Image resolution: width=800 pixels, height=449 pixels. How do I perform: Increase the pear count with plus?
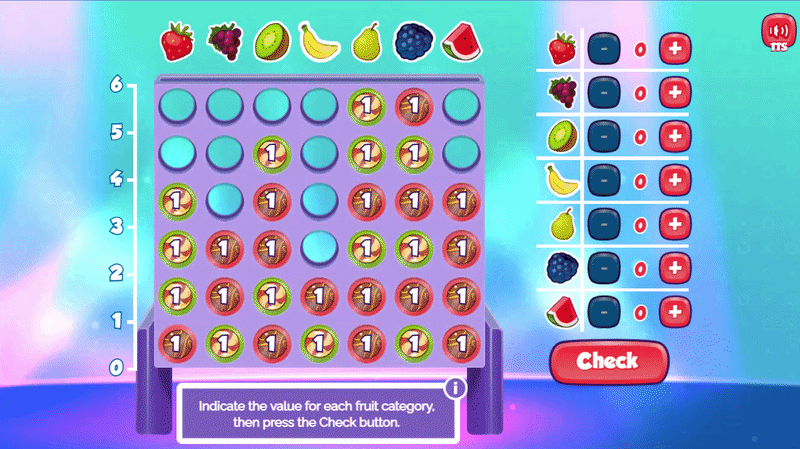click(x=676, y=225)
